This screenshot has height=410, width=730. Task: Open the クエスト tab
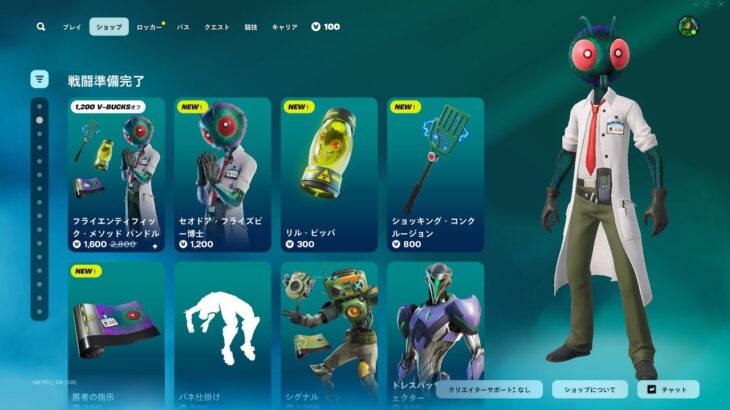217,27
